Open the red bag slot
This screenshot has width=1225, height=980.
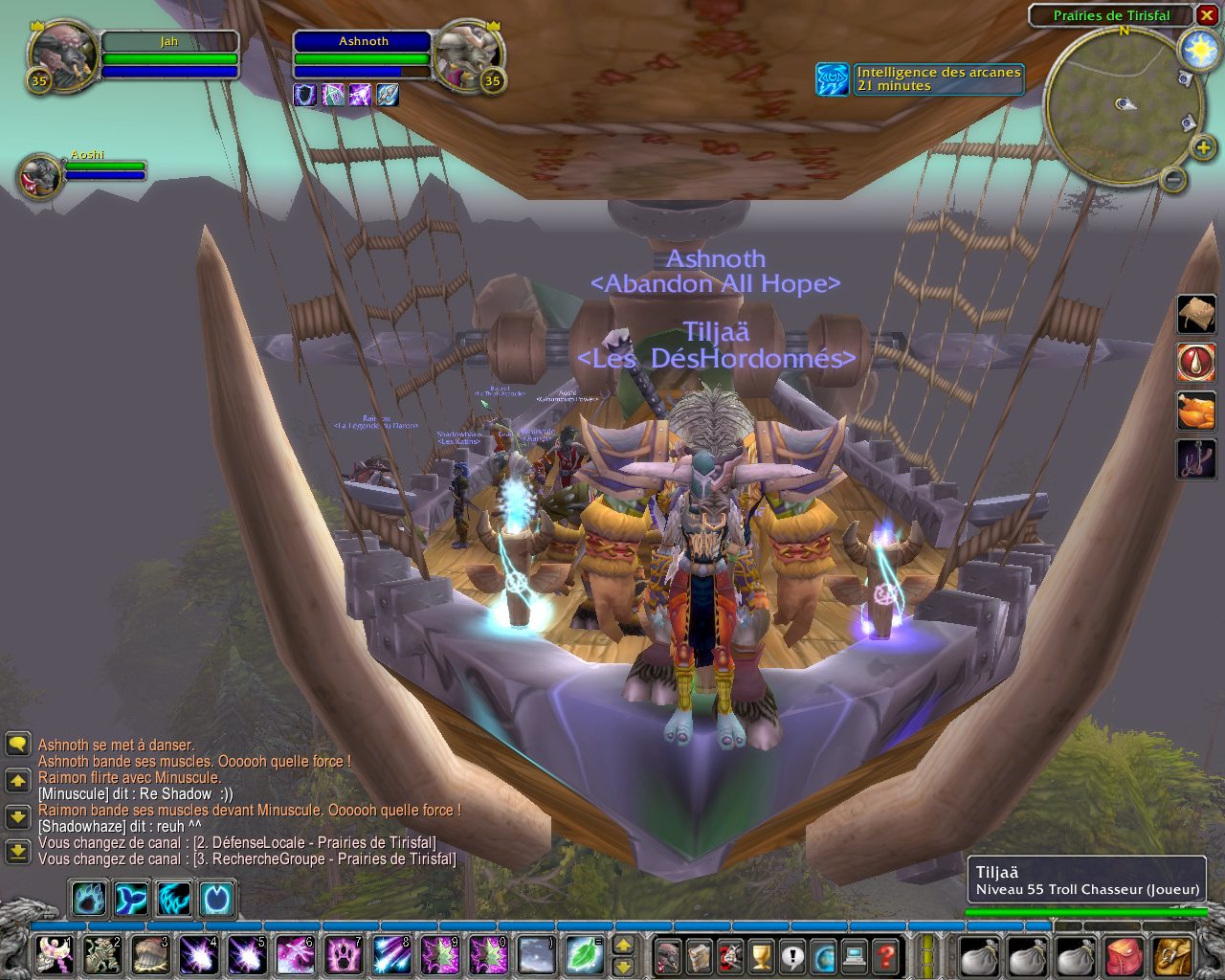[x=1125, y=955]
